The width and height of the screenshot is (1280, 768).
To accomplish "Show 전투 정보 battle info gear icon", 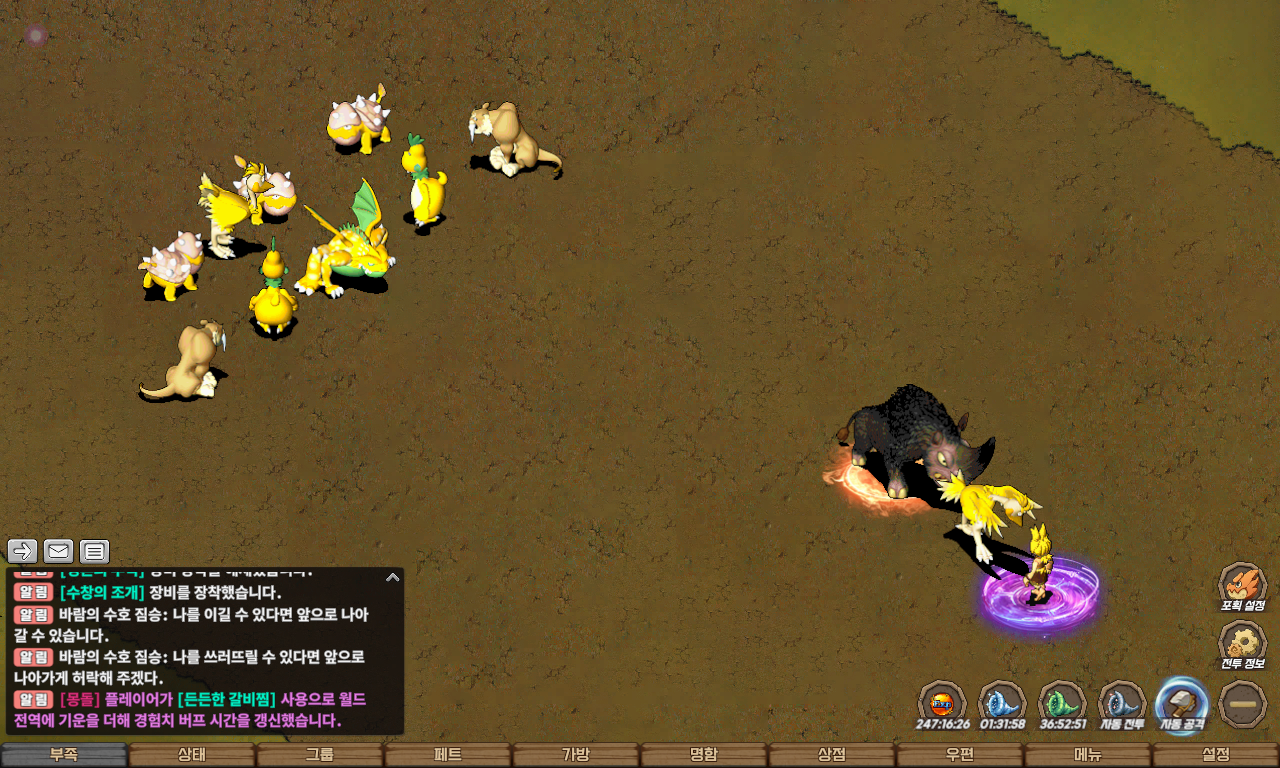I will 1242,642.
